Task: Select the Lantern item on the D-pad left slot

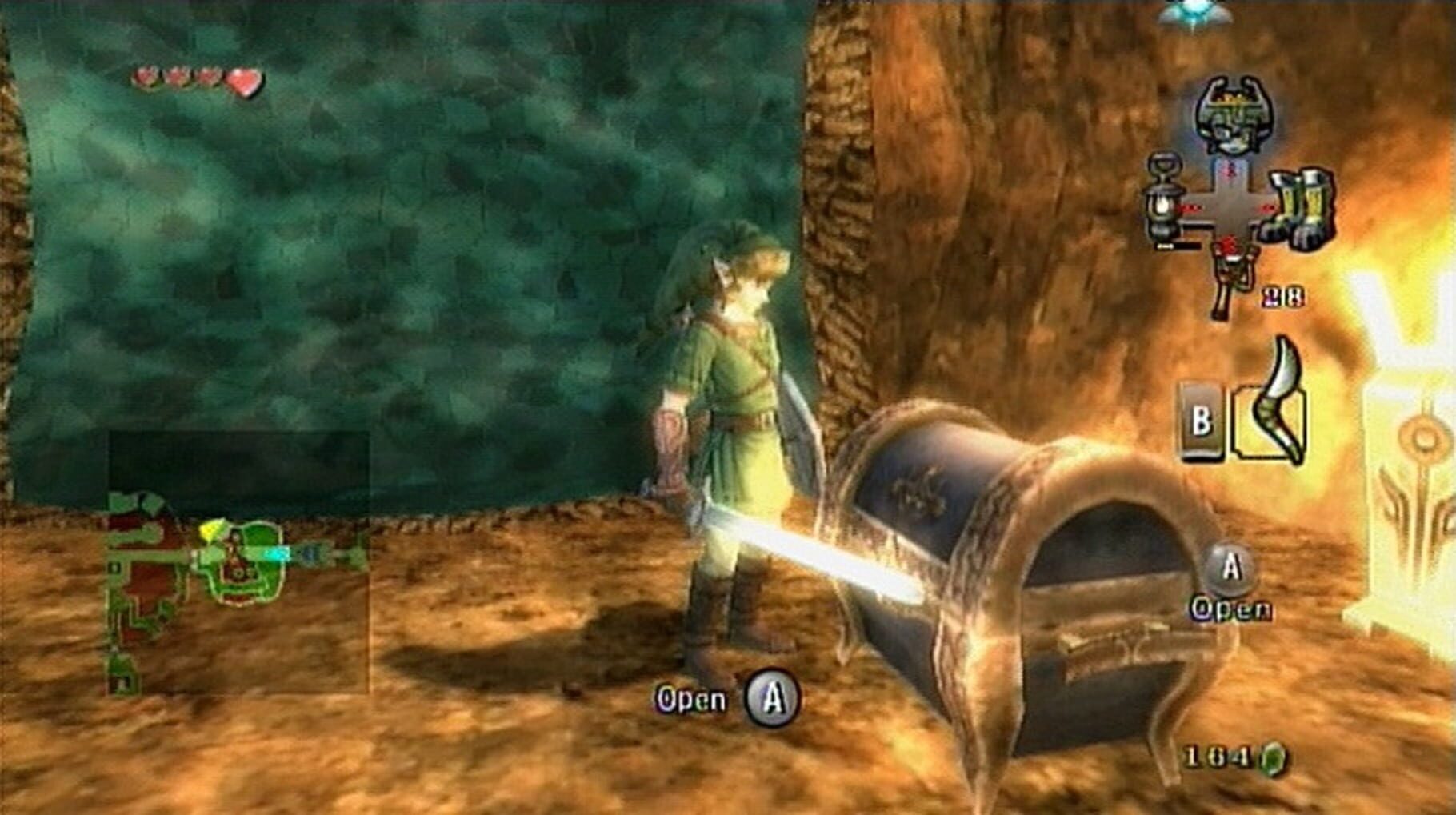Action: click(x=1162, y=200)
